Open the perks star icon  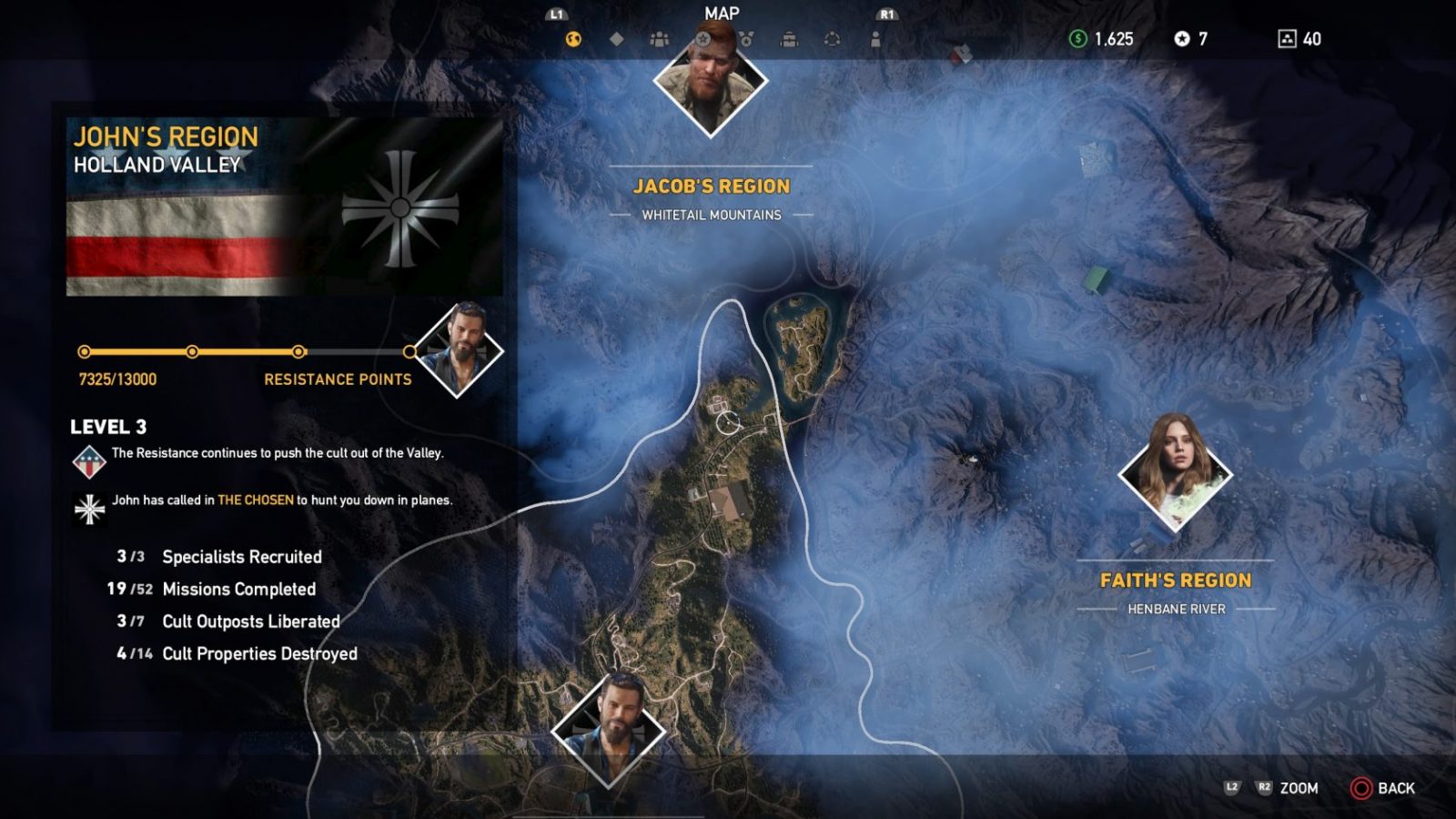[703, 40]
